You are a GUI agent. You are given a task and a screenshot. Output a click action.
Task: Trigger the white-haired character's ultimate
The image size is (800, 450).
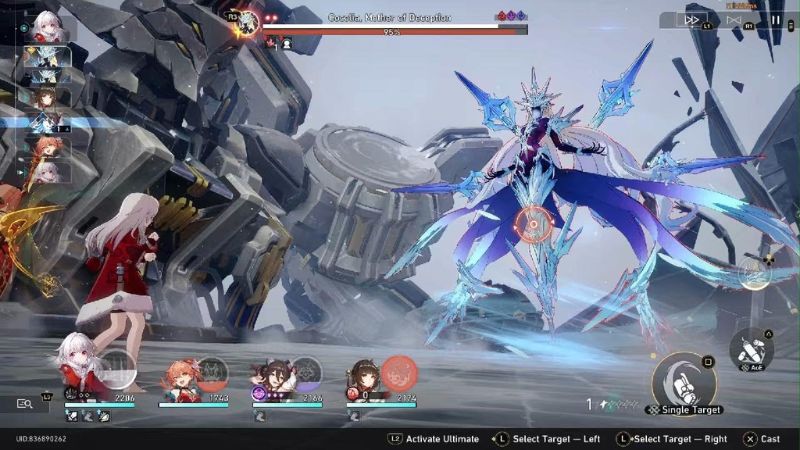point(118,371)
